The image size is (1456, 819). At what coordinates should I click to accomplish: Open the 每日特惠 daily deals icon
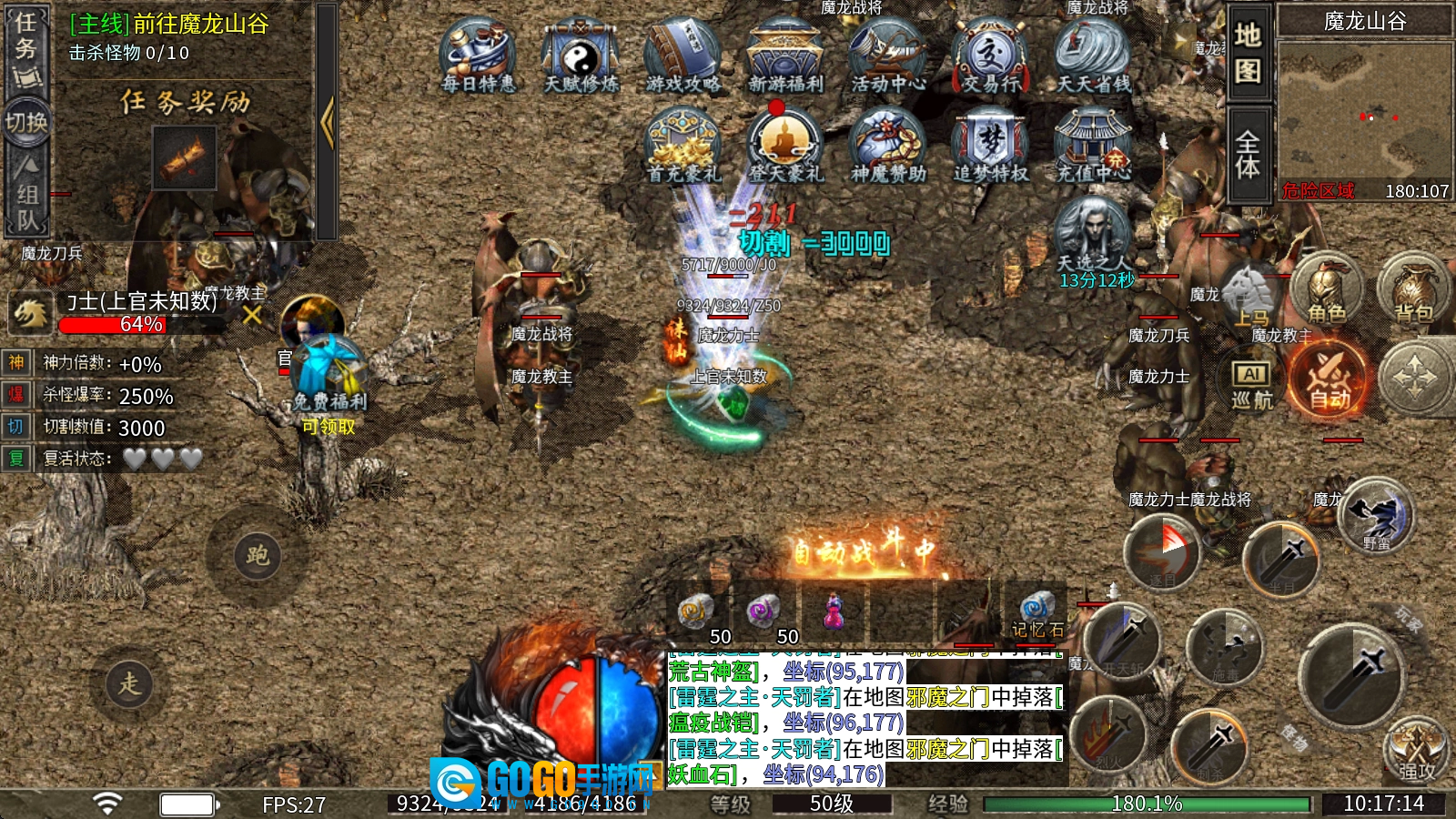[x=478, y=57]
